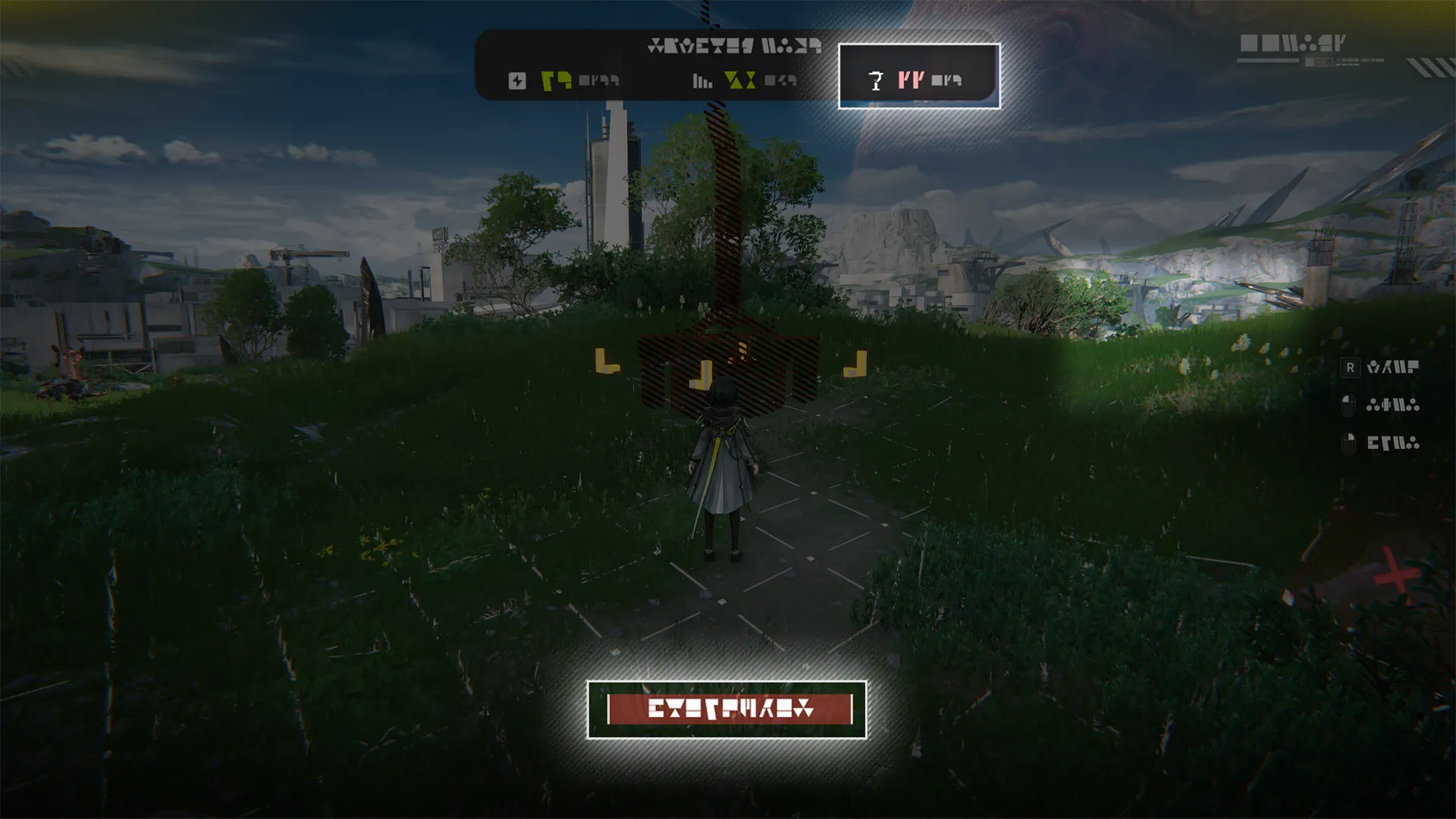
Task: Click the bar chart icon in top panel
Action: 702,81
